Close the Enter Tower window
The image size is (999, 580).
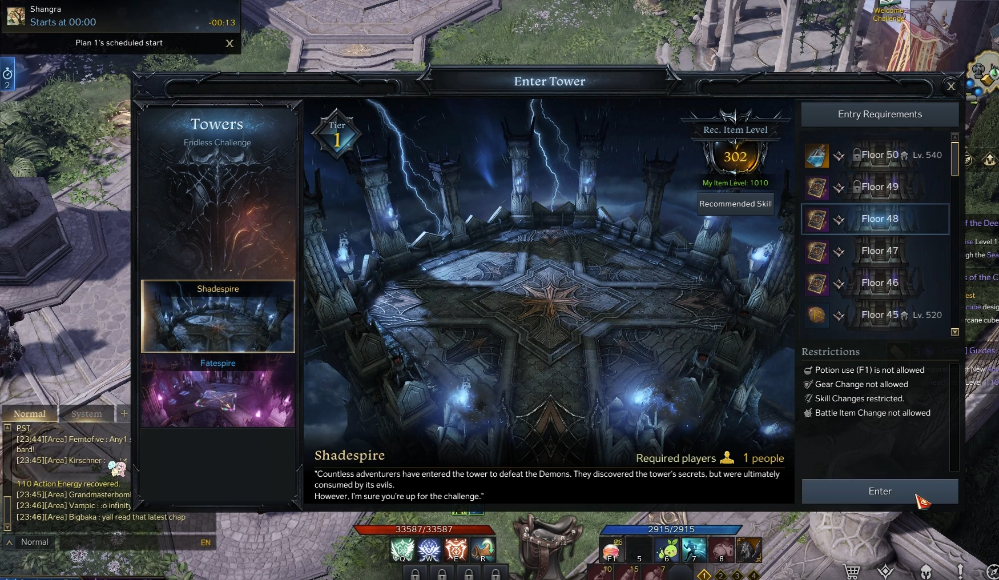pyautogui.click(x=950, y=86)
